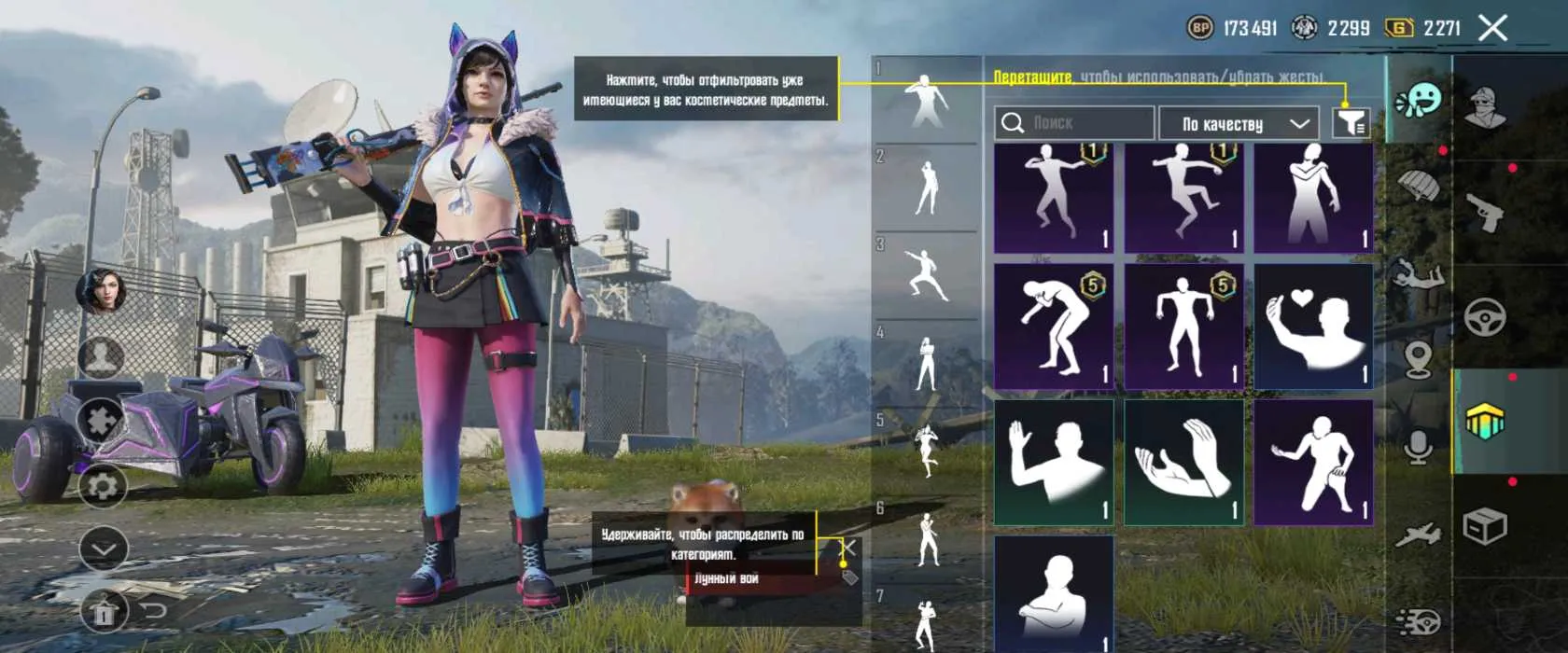
Task: Open the «По качеству» sort dropdown
Action: [1239, 123]
